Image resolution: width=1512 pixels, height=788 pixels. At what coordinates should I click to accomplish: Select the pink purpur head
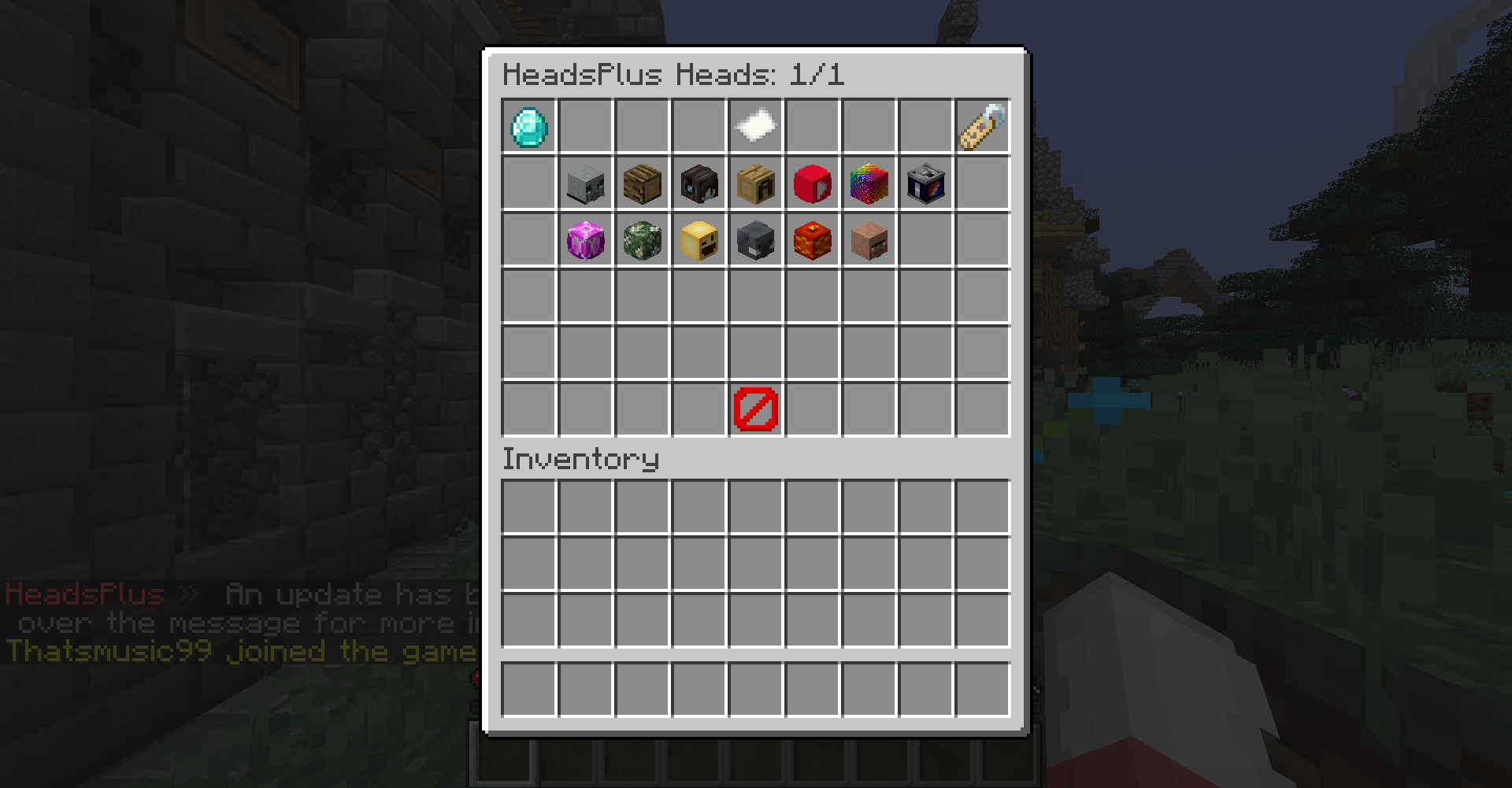coord(585,241)
